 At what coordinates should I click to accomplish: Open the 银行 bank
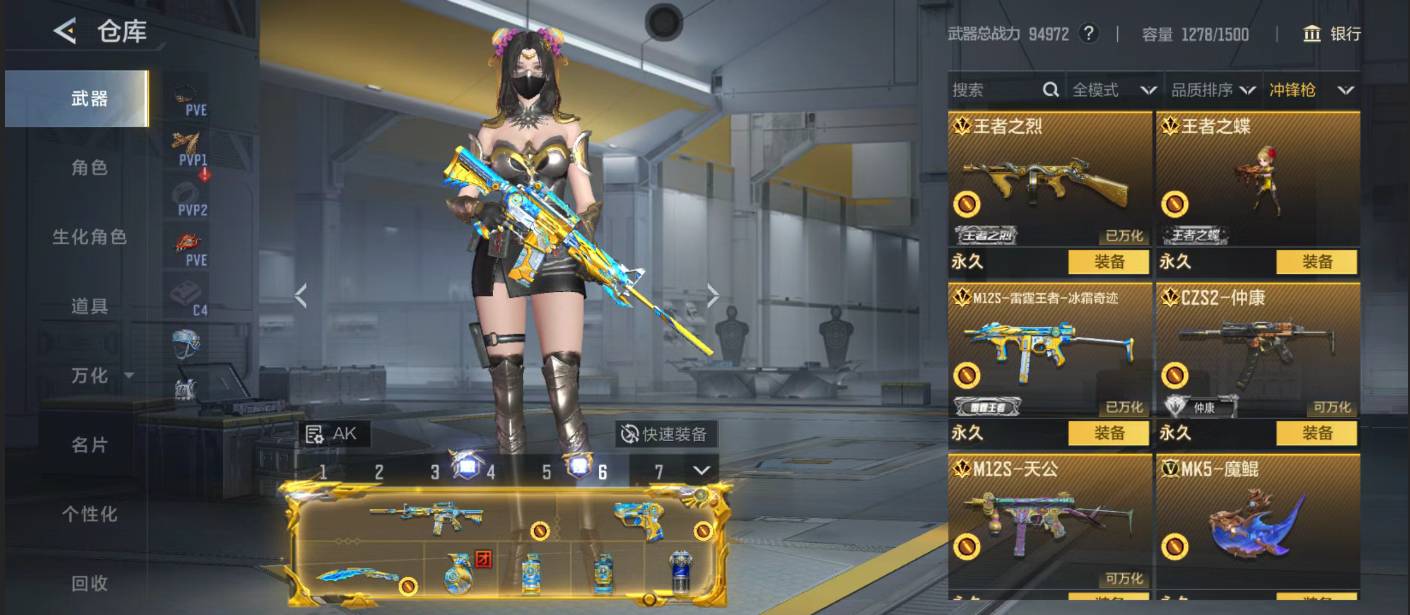pyautogui.click(x=1332, y=34)
